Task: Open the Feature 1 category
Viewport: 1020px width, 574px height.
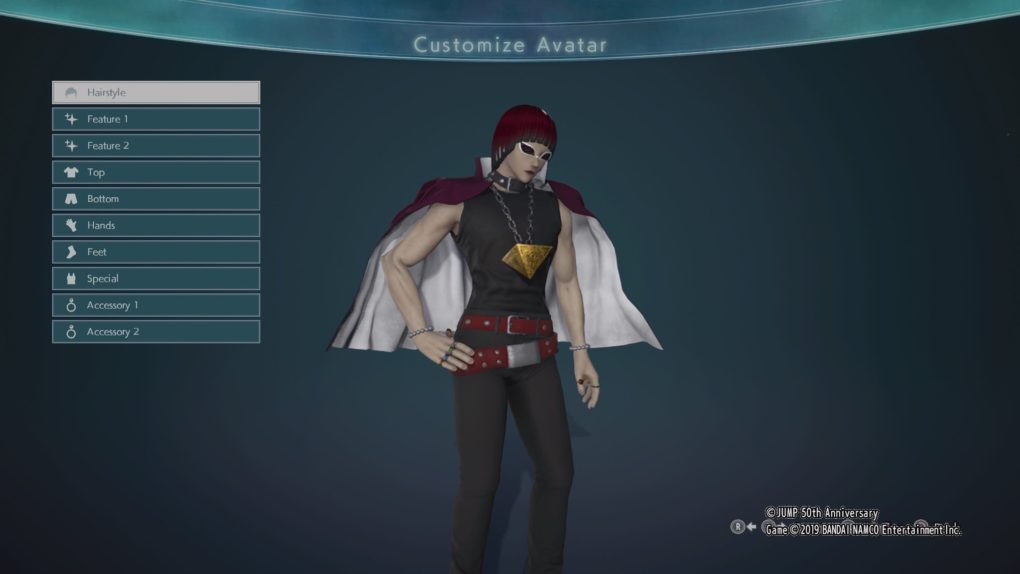Action: point(156,119)
